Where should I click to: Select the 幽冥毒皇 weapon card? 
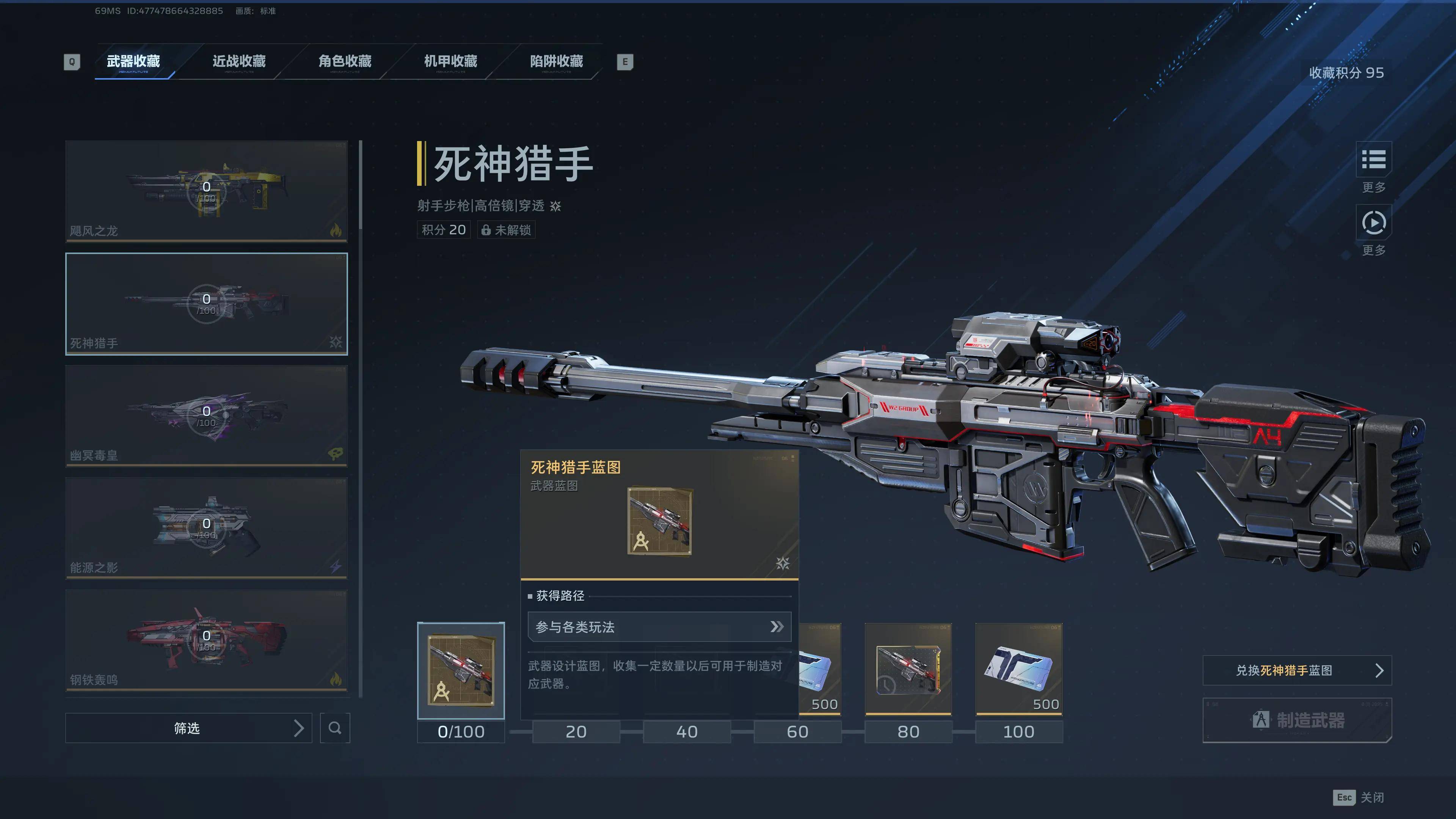click(x=206, y=416)
